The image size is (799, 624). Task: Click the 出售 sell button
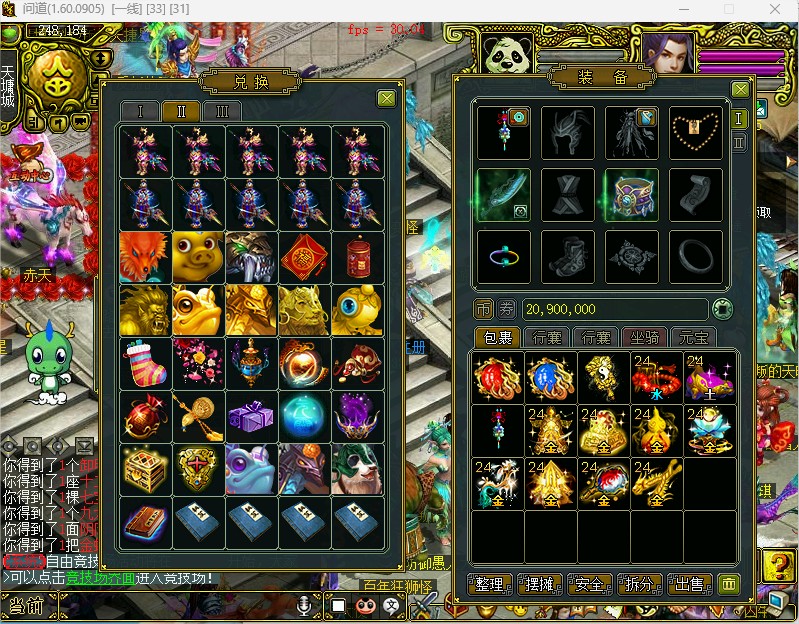[690, 584]
